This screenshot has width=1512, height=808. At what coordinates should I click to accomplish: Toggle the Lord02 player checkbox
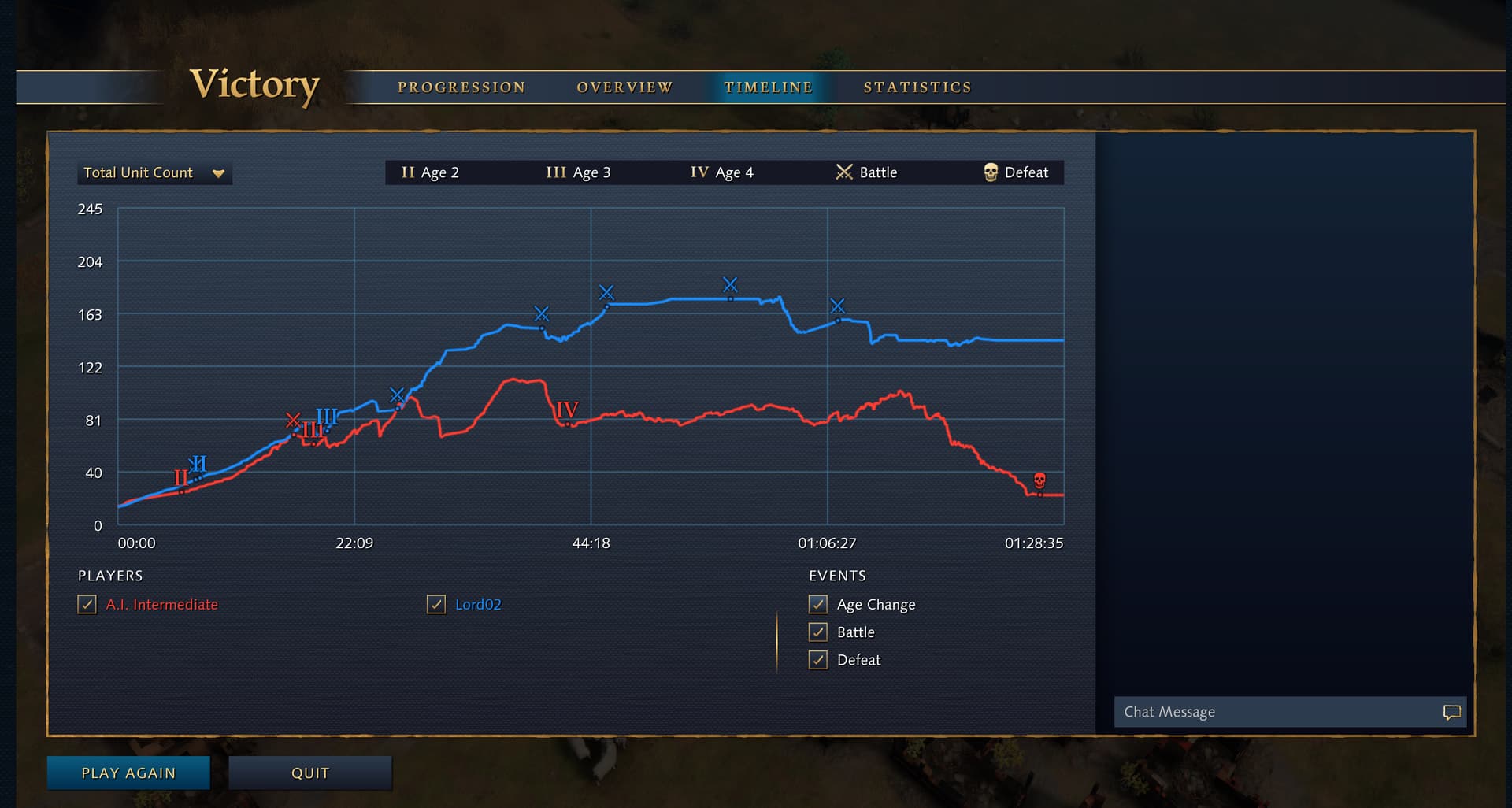[436, 605]
